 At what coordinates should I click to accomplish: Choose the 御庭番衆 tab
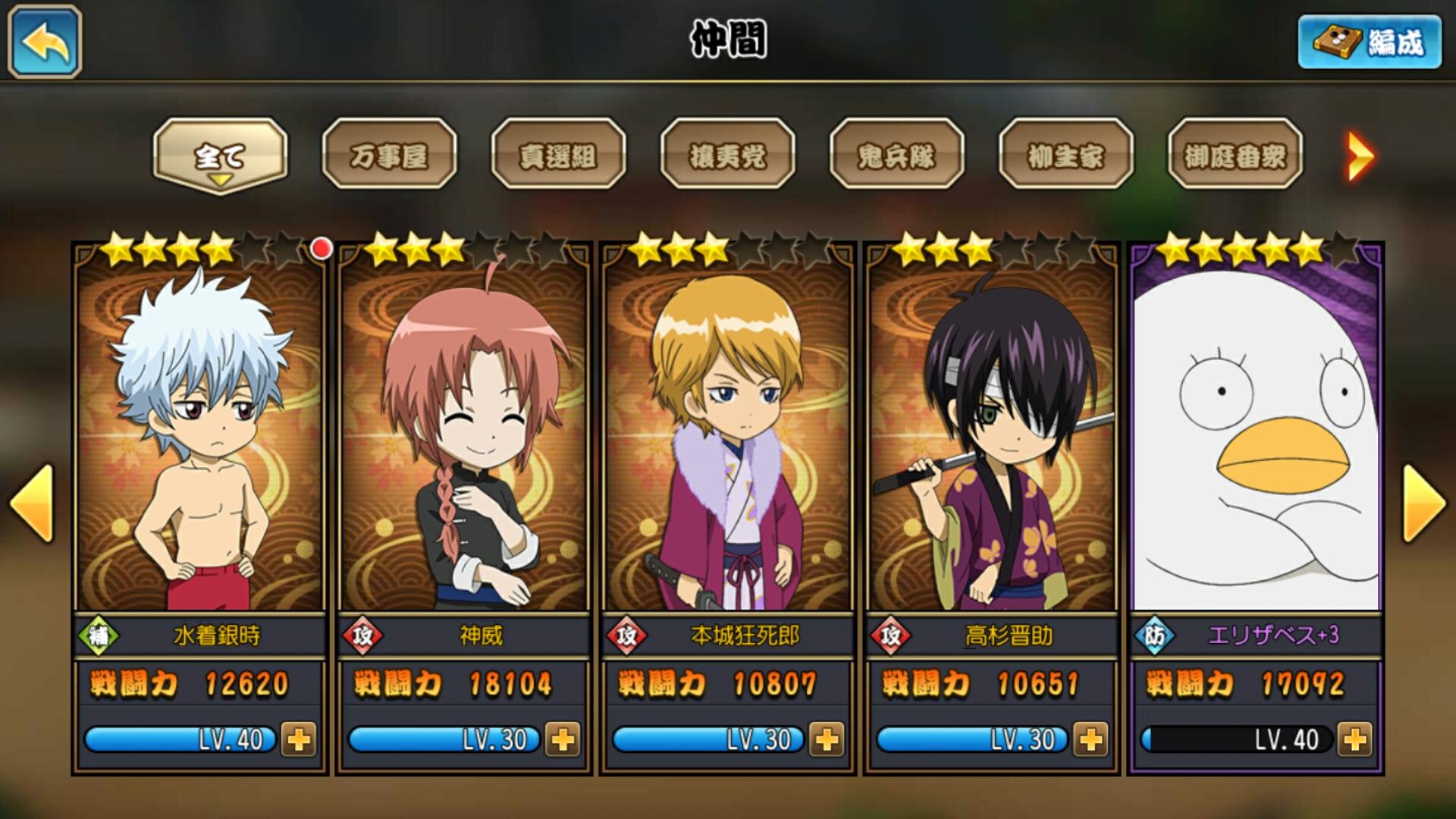1235,155
